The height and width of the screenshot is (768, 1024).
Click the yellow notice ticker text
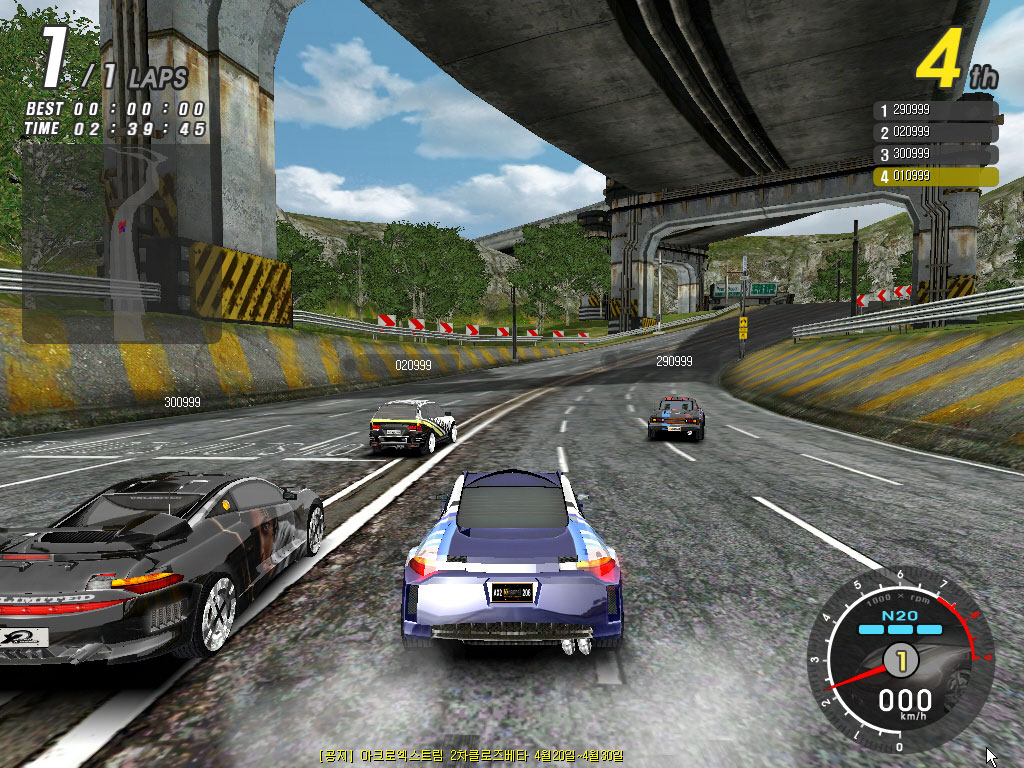coord(472,755)
